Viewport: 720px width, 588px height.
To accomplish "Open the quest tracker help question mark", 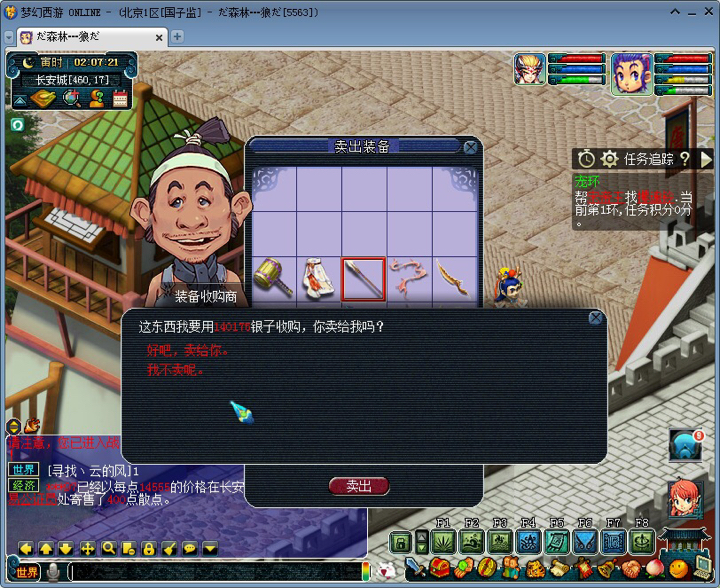I will click(x=685, y=158).
